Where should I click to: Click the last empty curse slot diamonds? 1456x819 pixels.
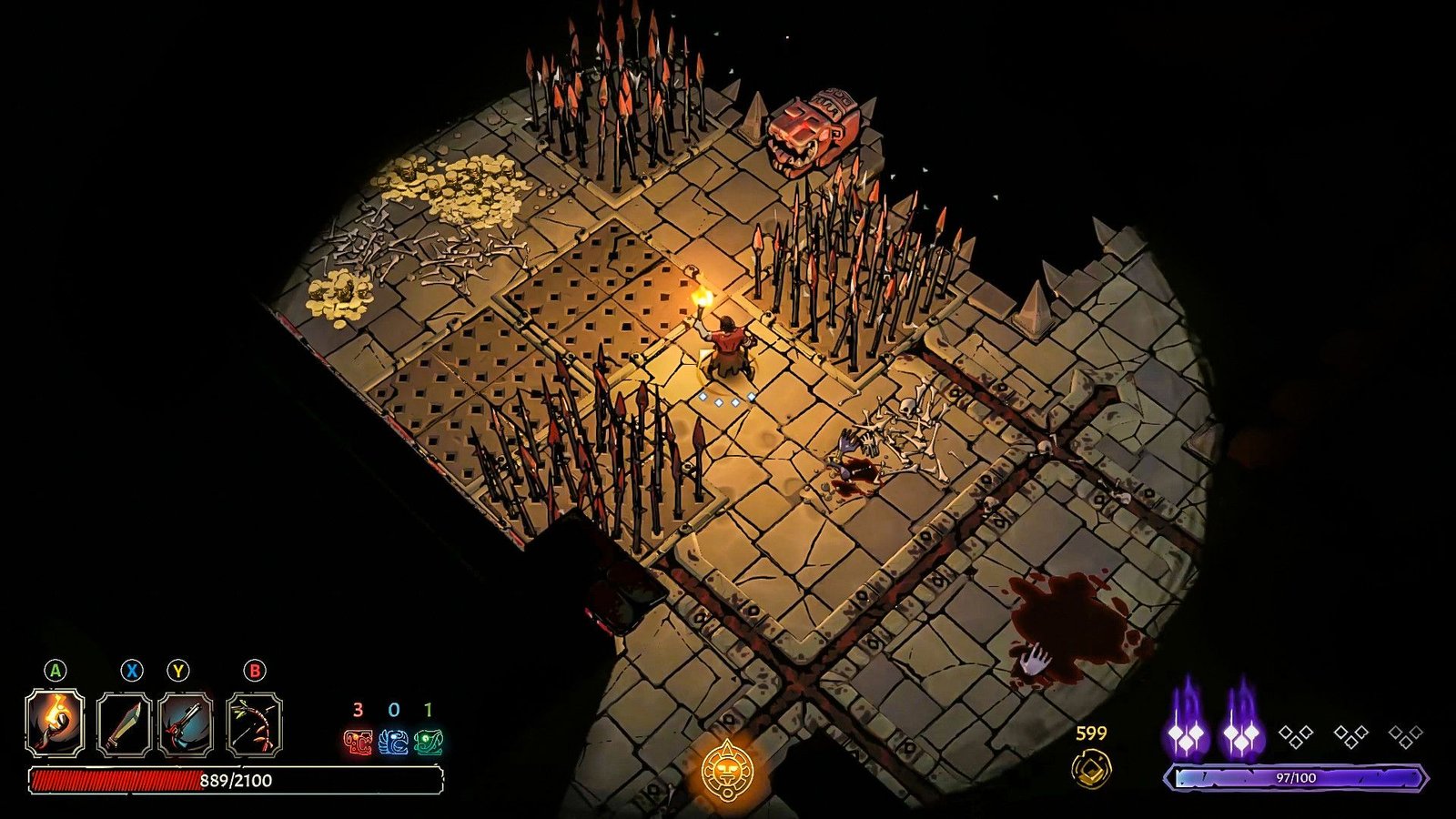click(x=1406, y=735)
